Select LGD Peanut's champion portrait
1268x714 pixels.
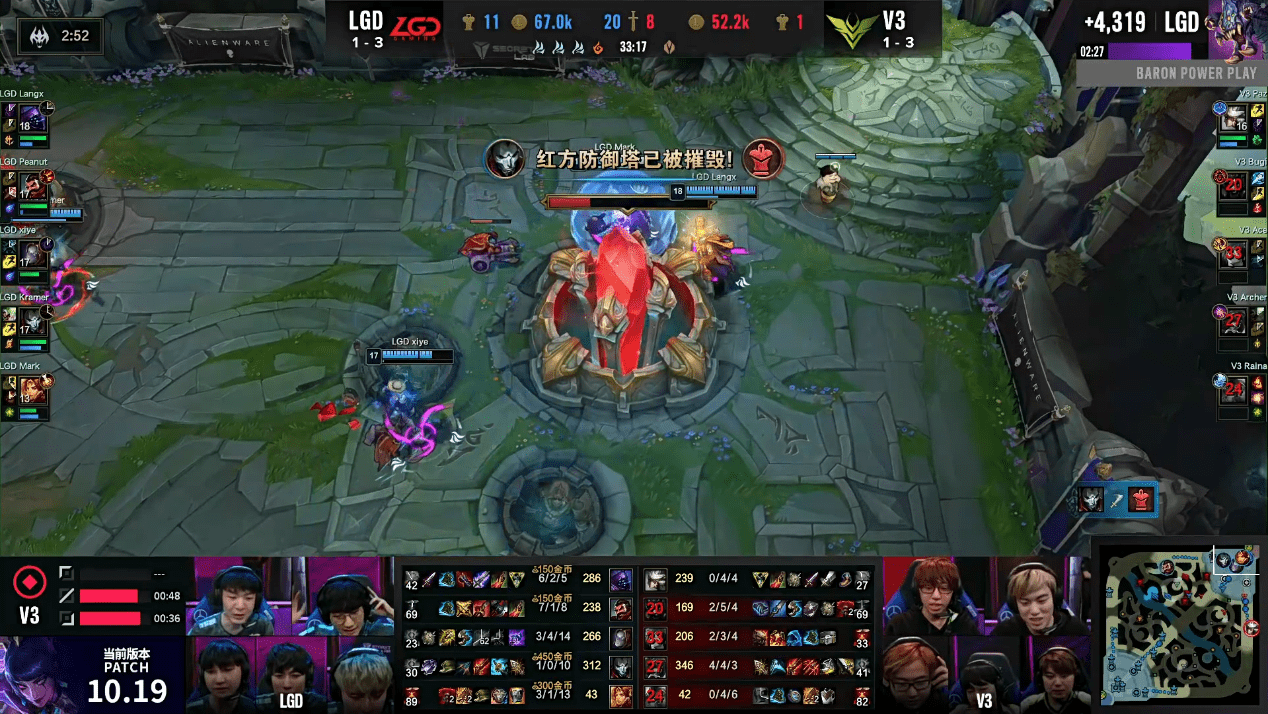click(33, 187)
